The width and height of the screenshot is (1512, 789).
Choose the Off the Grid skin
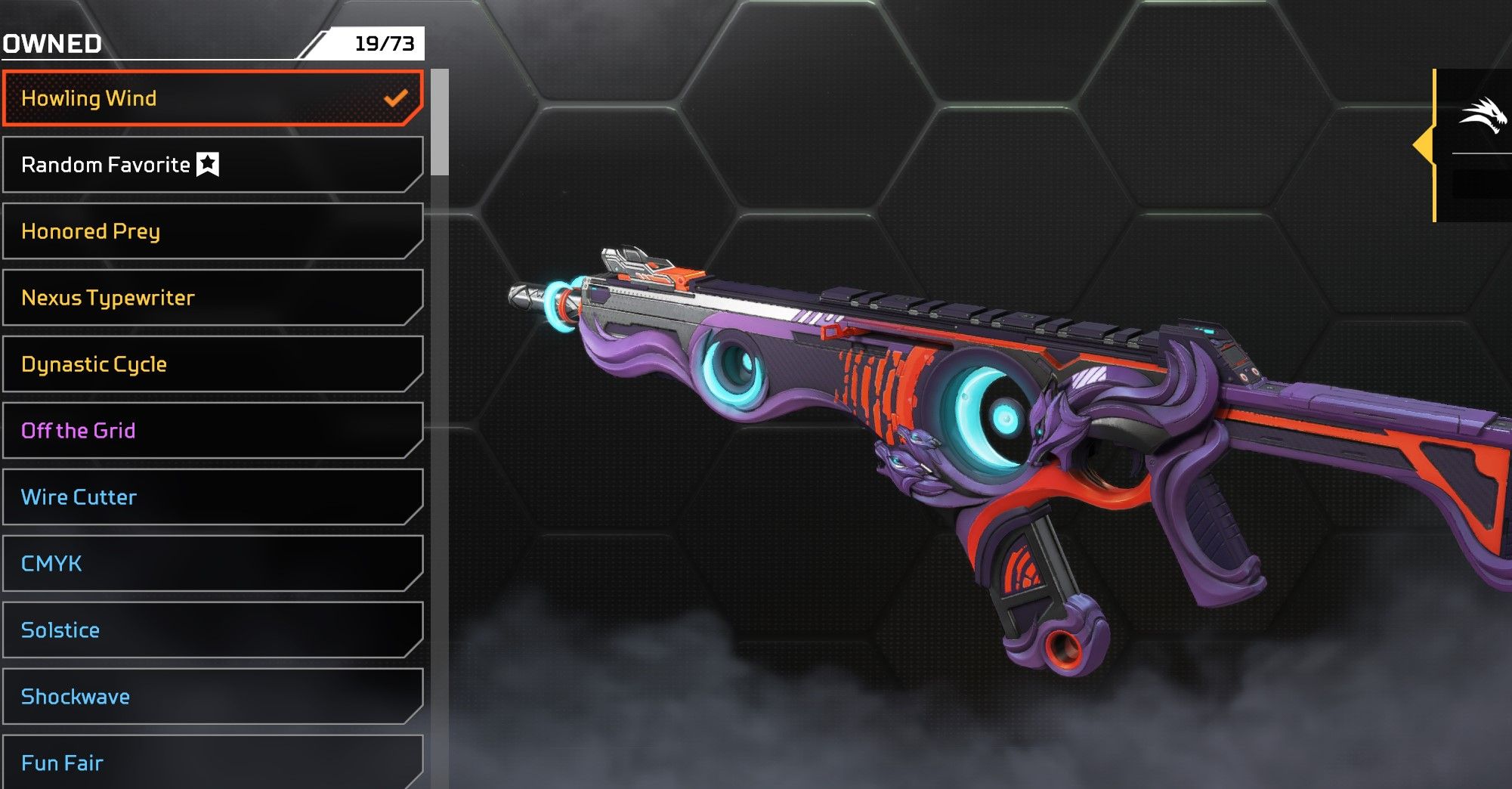pos(212,431)
